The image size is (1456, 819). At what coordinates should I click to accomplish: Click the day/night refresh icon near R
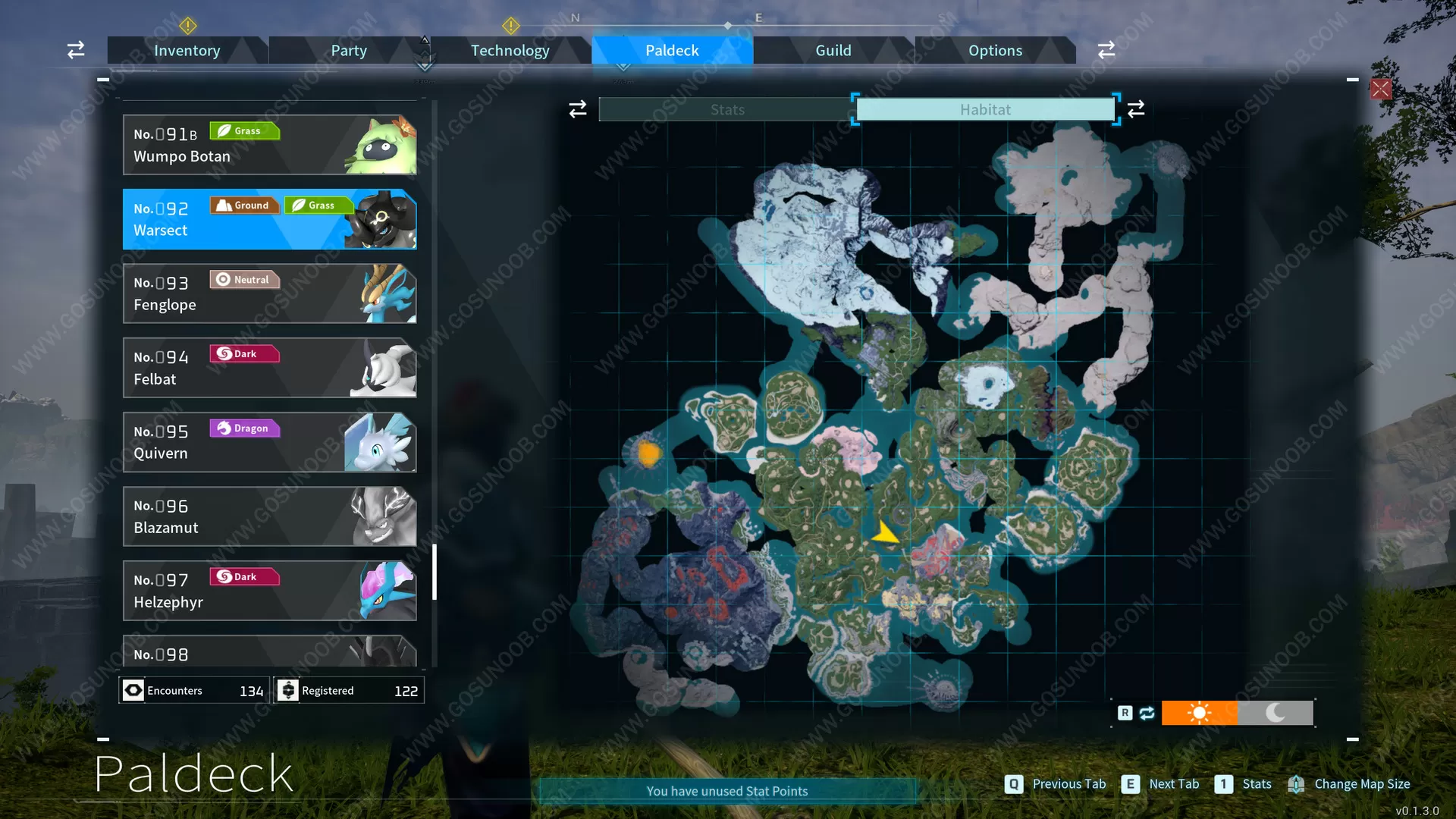1147,713
